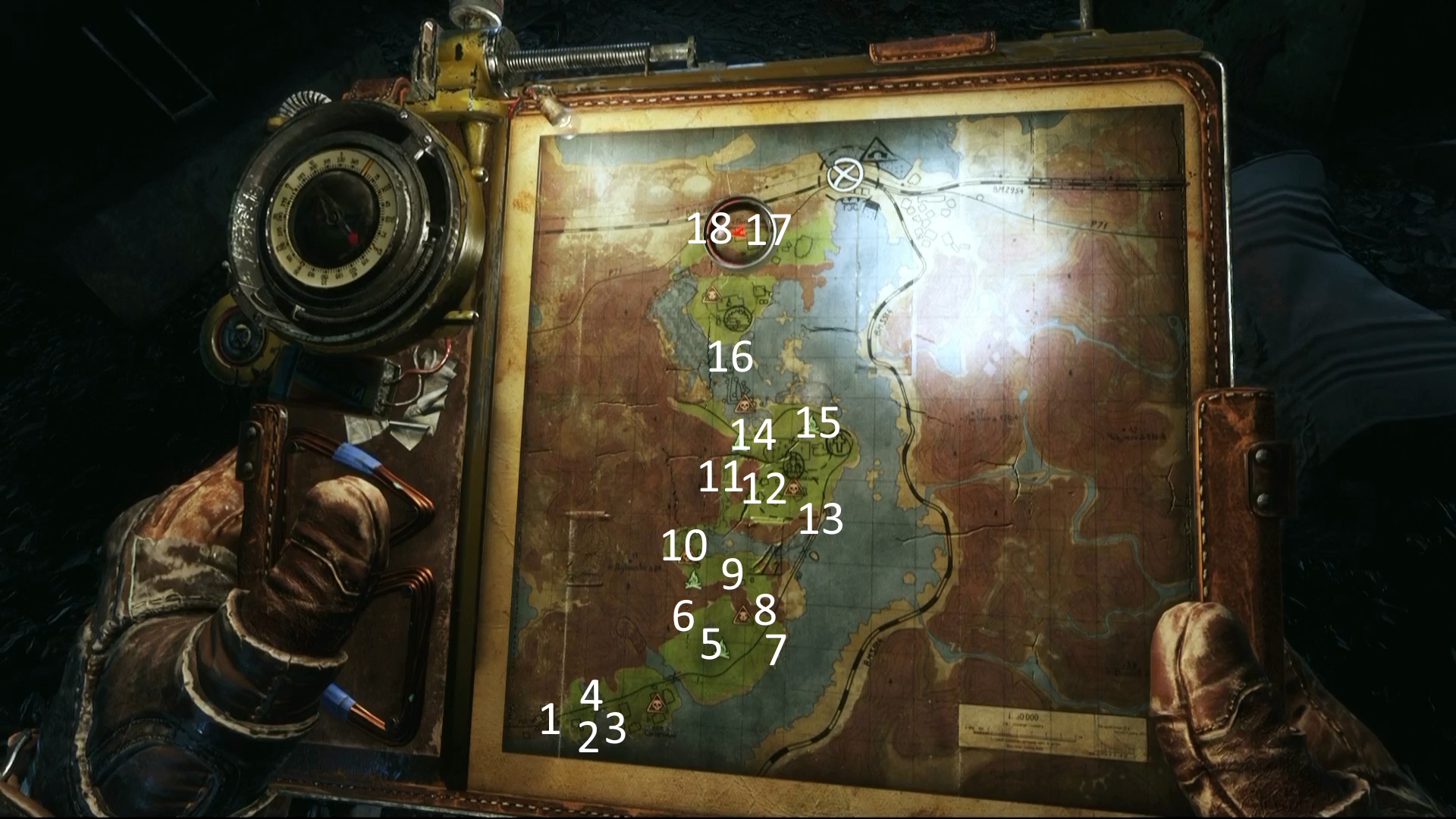
Task: Click map location number 1
Action: click(550, 719)
